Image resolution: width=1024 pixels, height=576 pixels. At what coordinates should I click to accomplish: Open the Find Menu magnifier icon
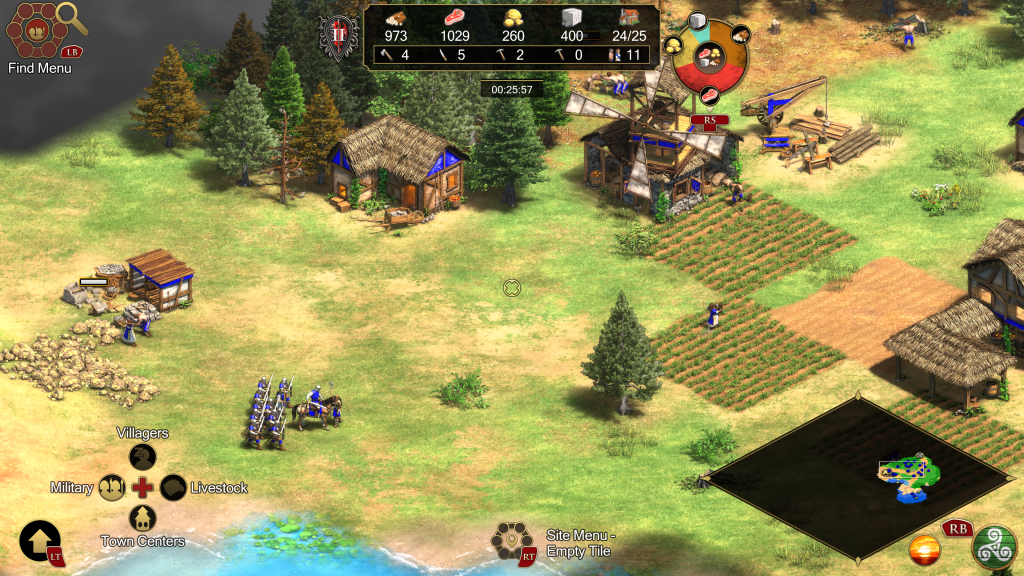pos(72,16)
